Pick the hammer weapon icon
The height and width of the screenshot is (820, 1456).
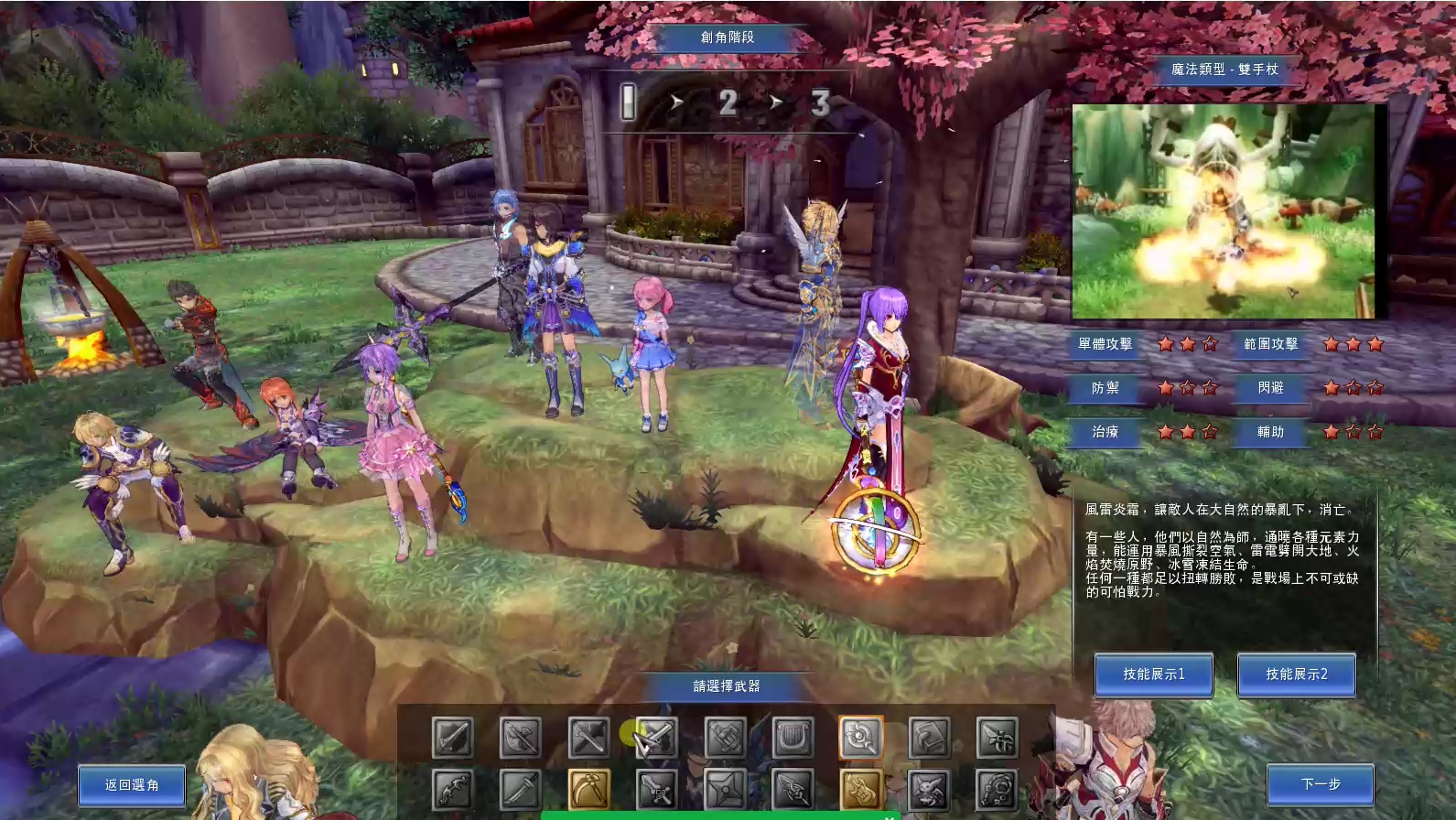click(x=588, y=738)
